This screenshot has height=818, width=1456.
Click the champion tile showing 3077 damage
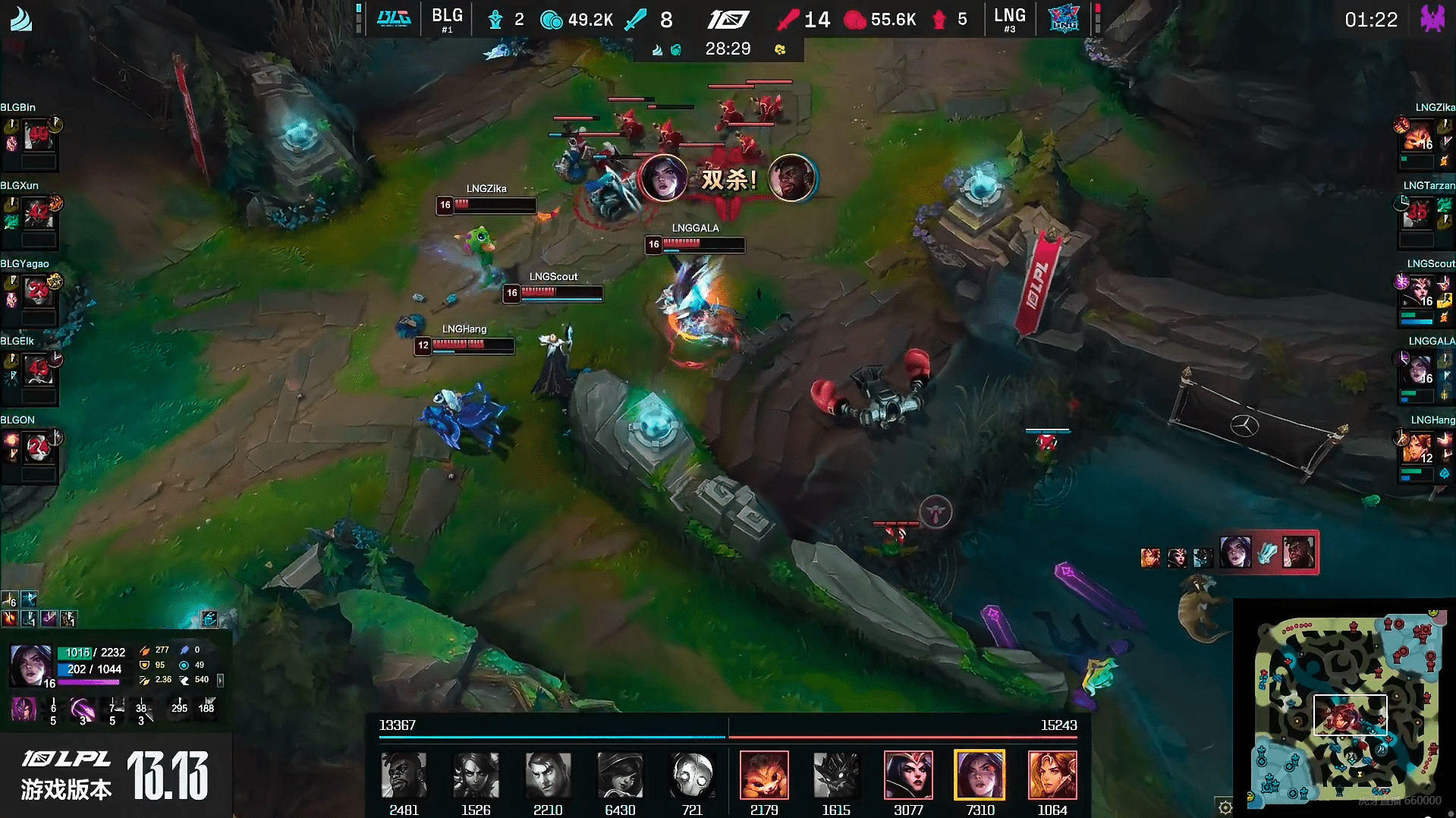908,775
